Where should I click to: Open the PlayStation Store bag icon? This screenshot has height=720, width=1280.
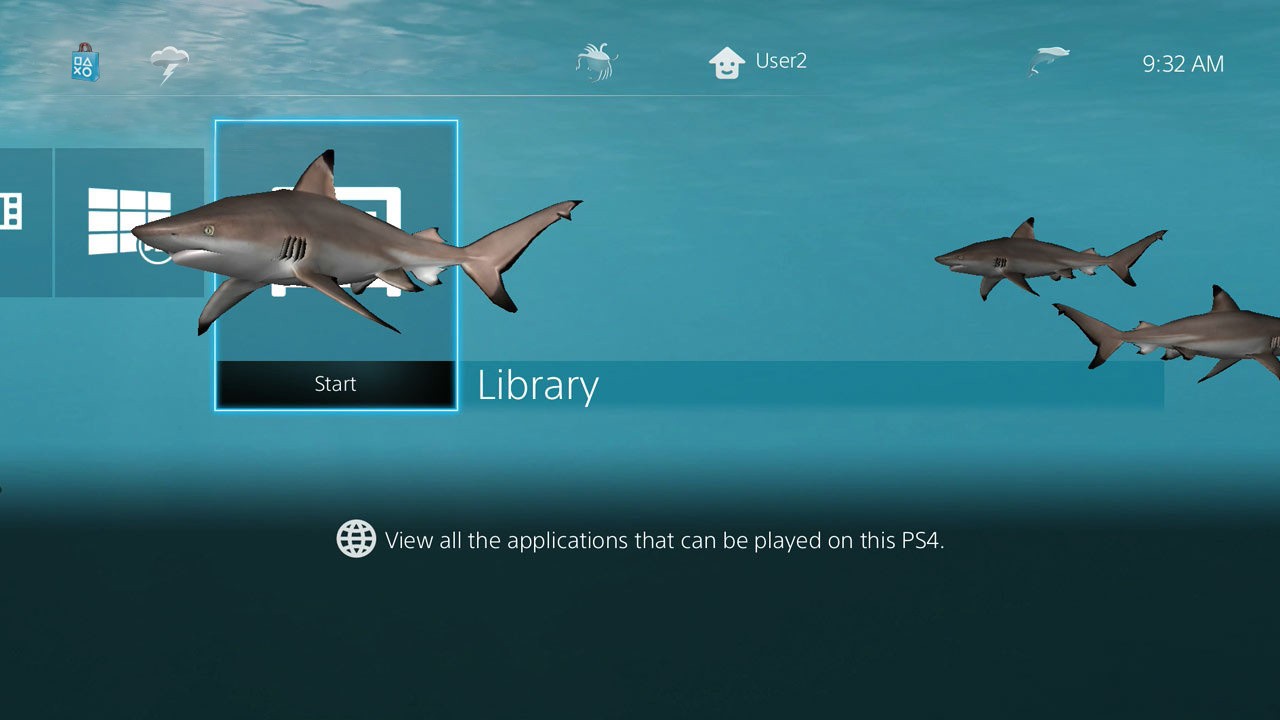[84, 63]
